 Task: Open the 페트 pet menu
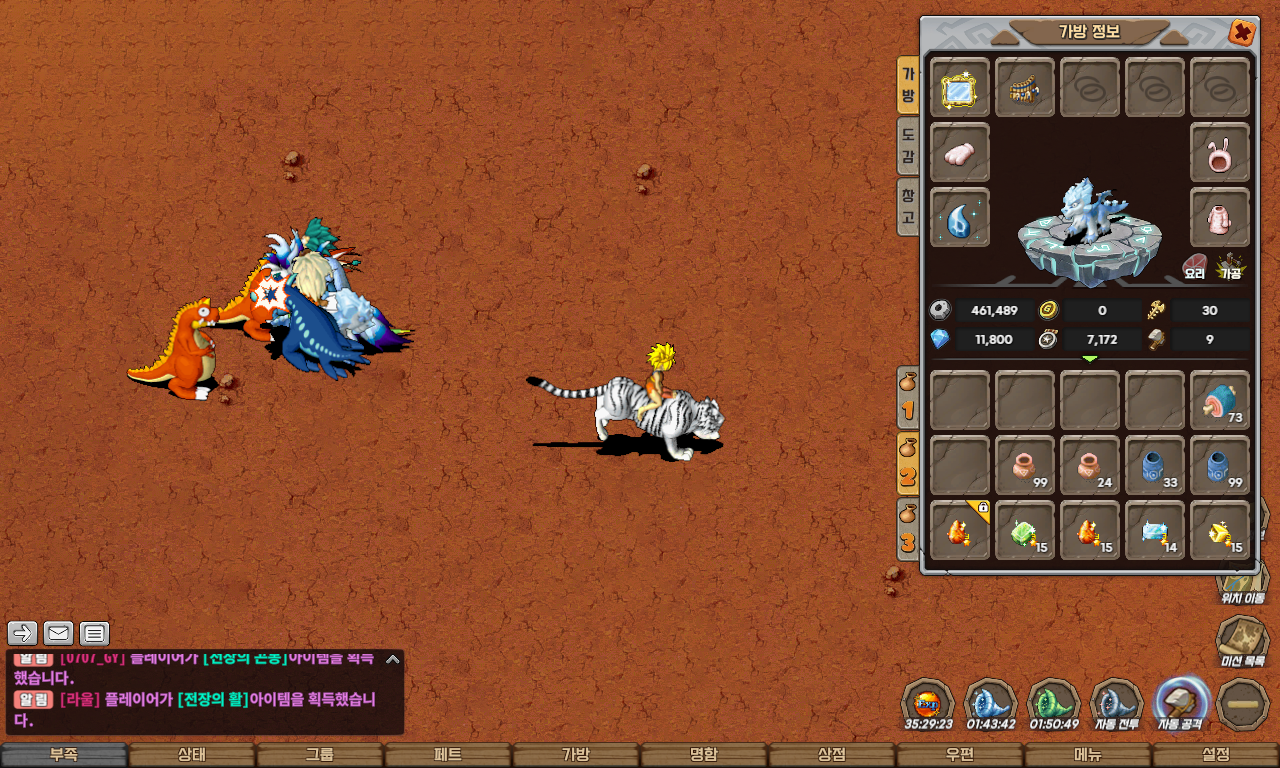[x=448, y=755]
